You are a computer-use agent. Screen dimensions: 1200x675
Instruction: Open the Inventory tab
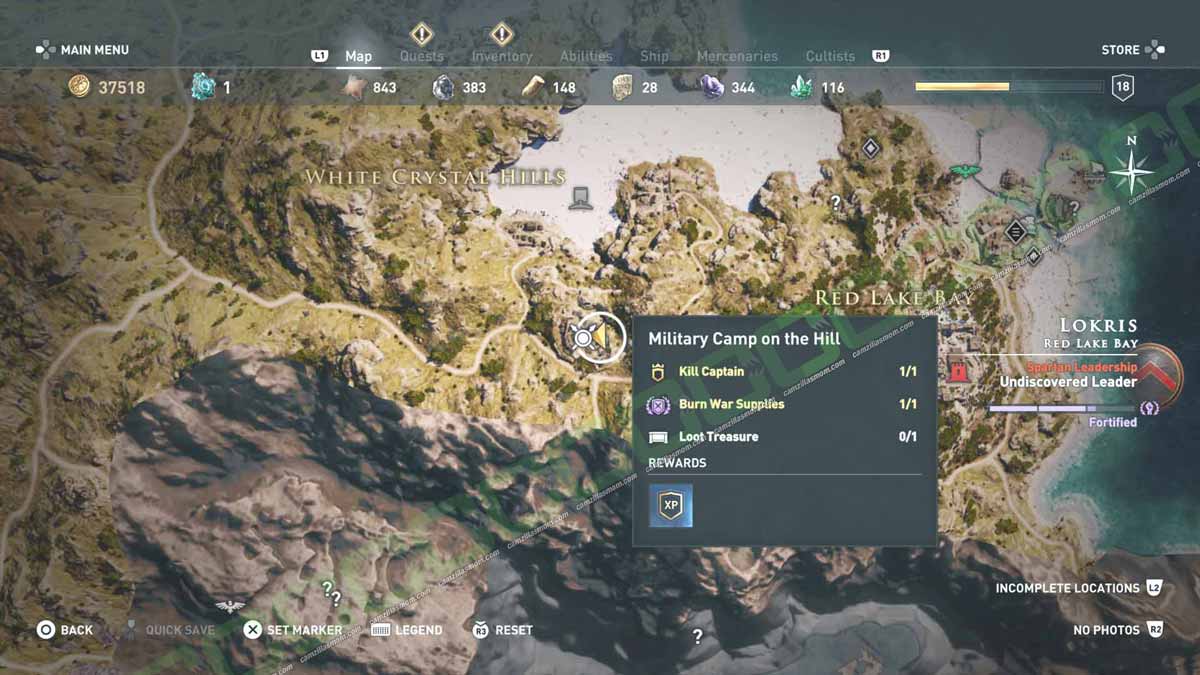pos(501,56)
